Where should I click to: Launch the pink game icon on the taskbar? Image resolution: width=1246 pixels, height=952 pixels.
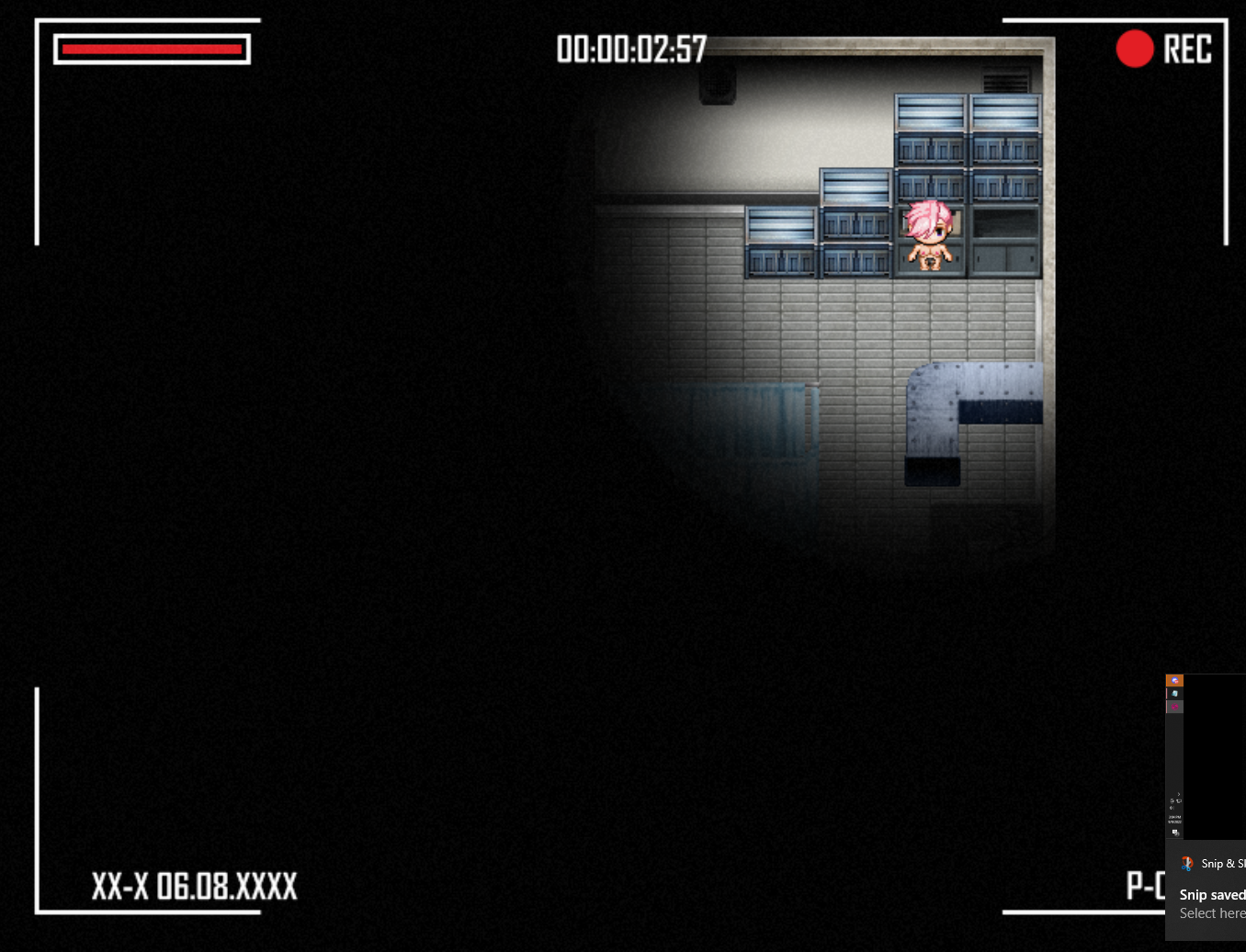(x=1174, y=707)
